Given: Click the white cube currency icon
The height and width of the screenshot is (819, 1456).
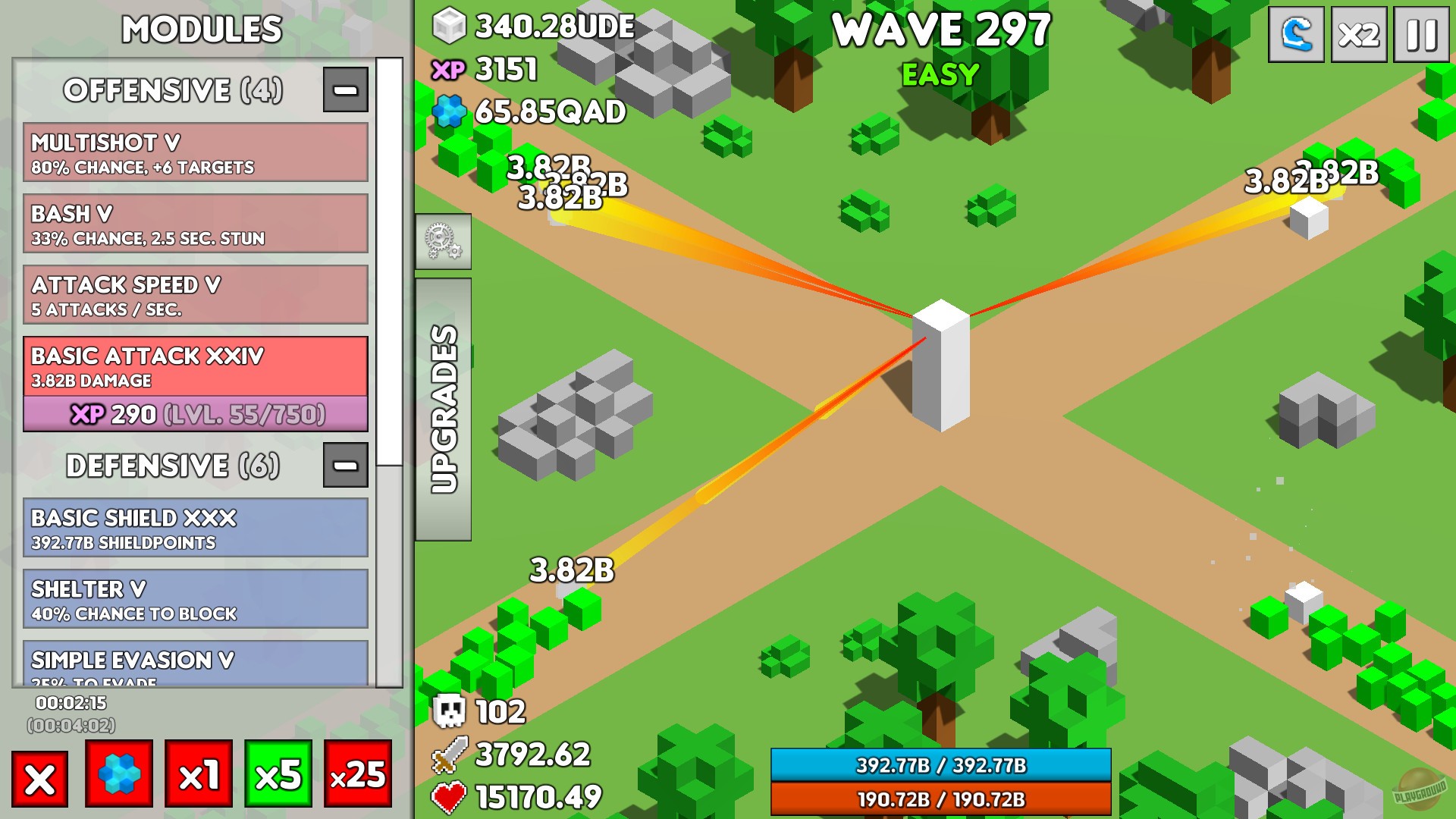Looking at the screenshot, I should (449, 25).
